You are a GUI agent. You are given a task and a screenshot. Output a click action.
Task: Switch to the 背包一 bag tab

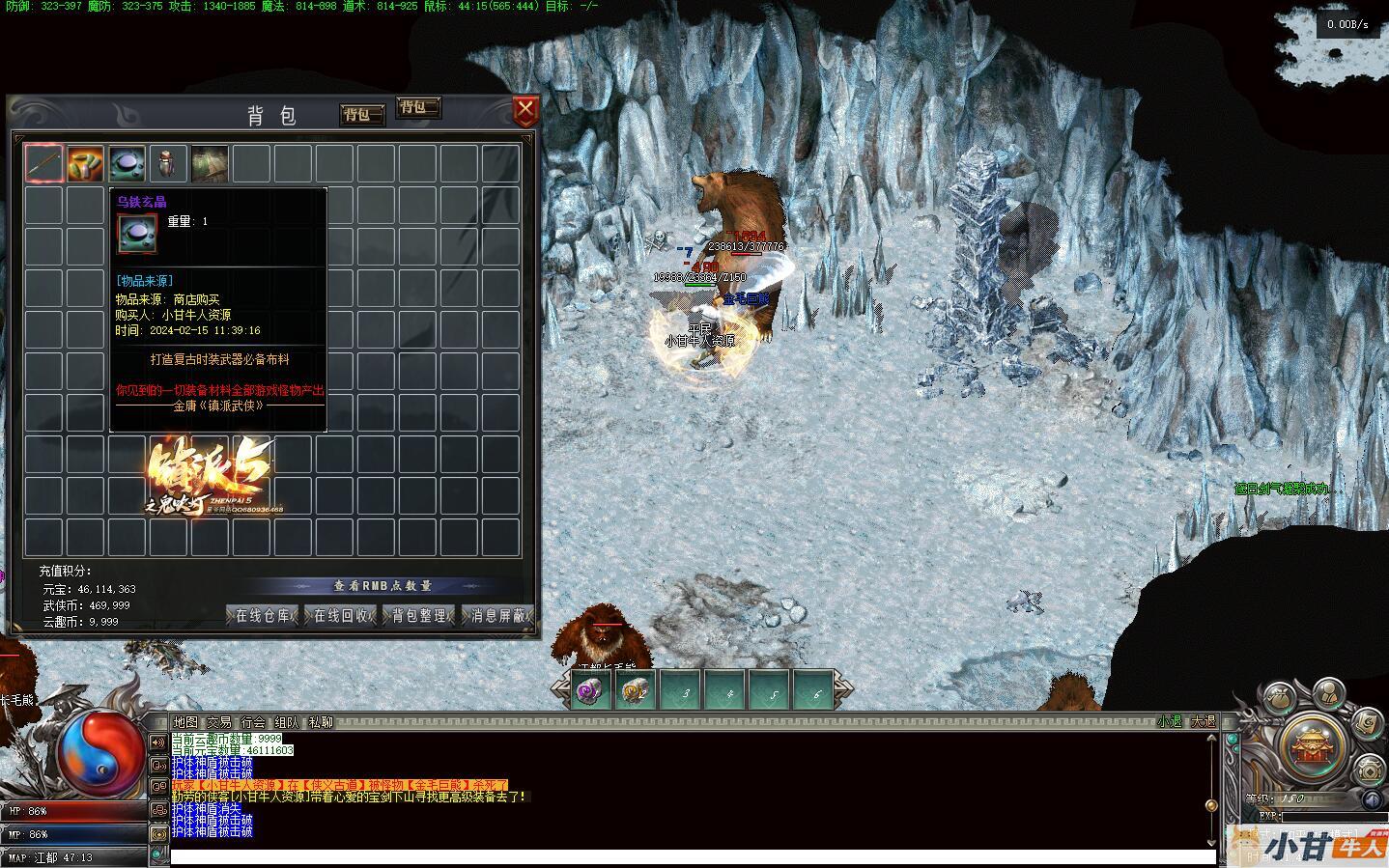coord(362,115)
